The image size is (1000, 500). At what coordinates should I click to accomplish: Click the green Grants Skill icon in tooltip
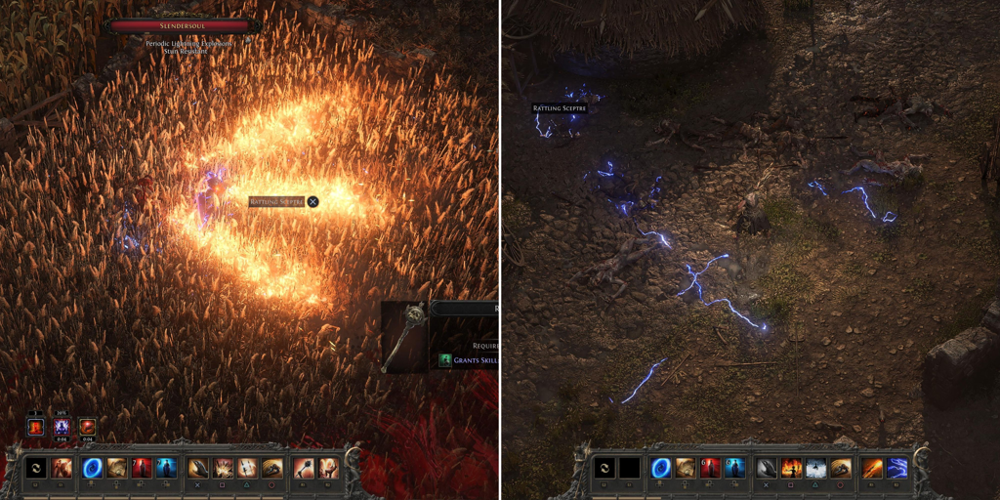(x=446, y=360)
